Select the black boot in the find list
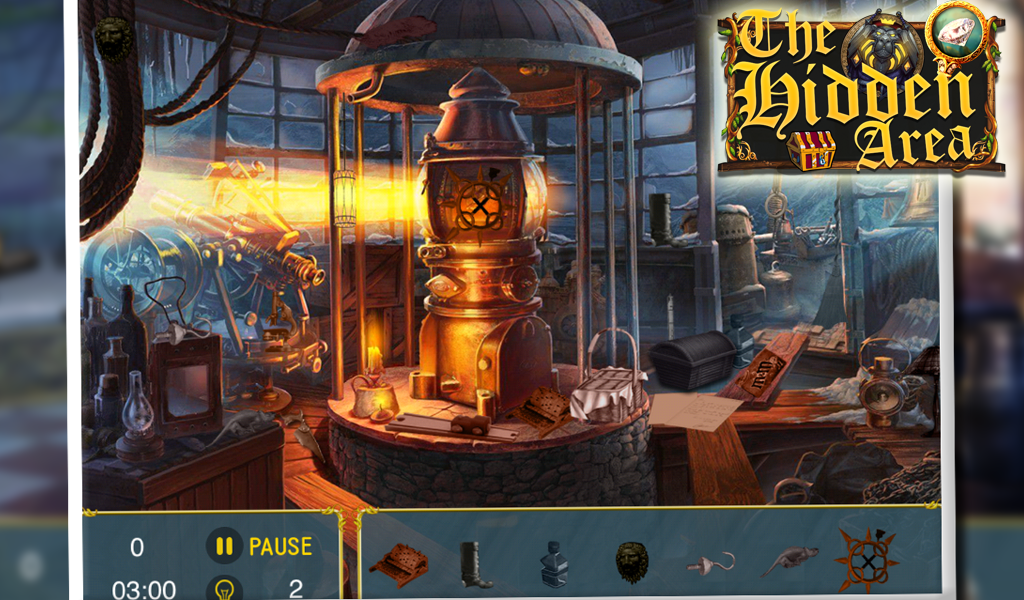Screen dimensions: 1024x600 (473, 565)
